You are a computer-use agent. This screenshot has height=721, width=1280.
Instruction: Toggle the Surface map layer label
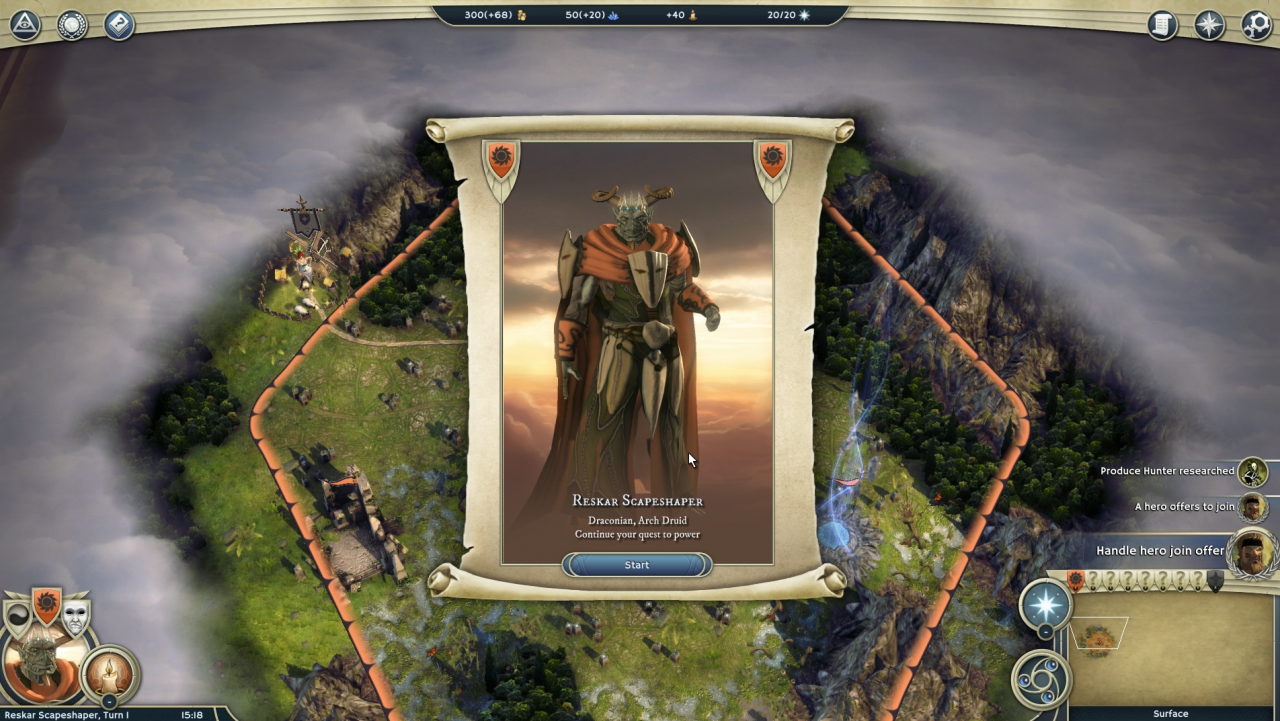coord(1170,714)
